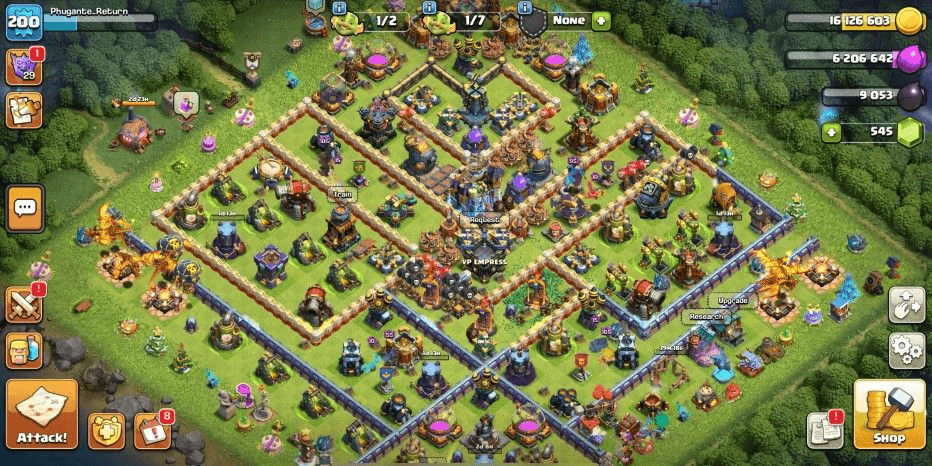Open the calendar events icon
The image size is (932, 466).
click(x=152, y=429)
